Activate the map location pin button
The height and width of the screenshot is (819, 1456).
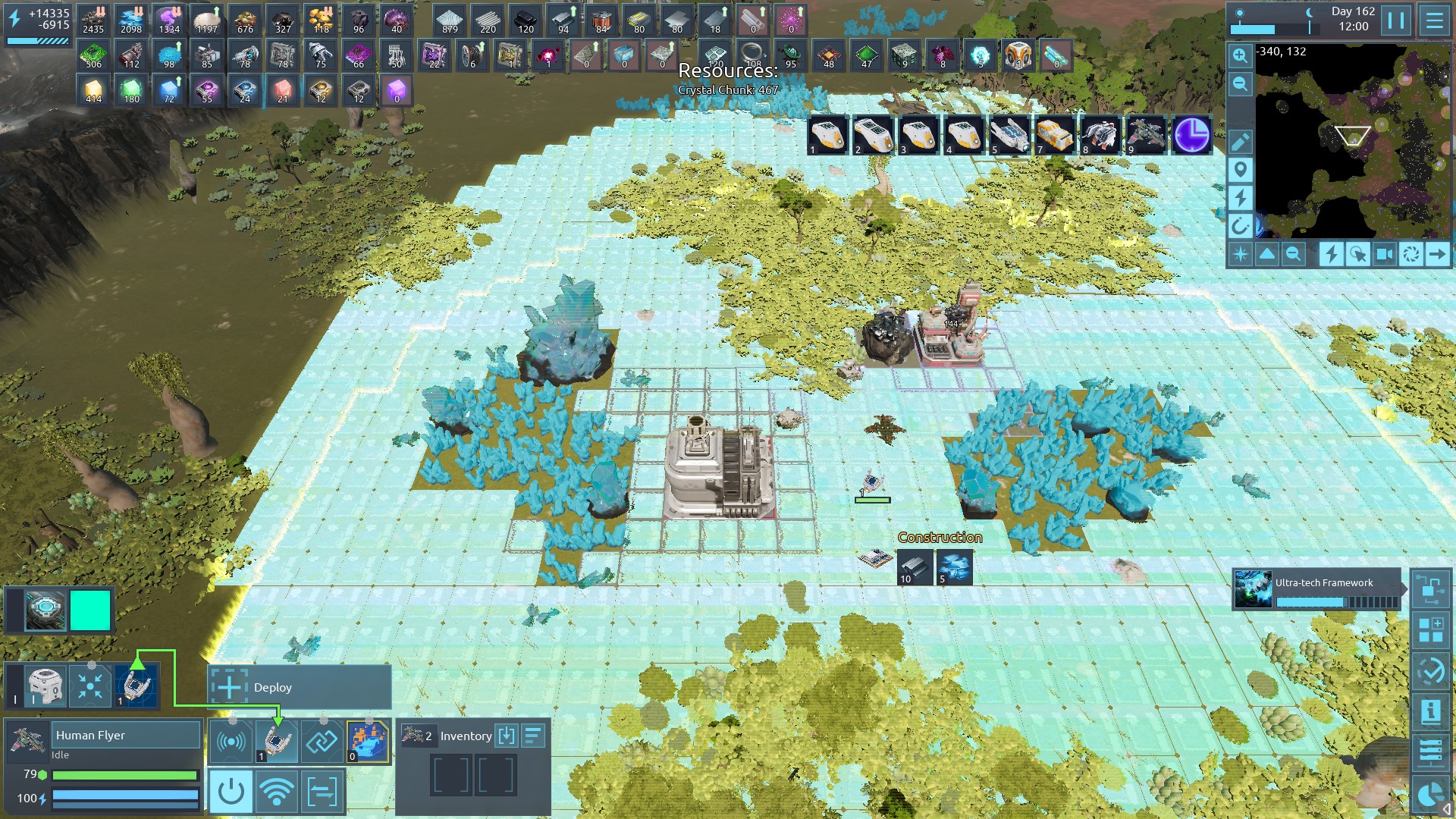click(1240, 170)
